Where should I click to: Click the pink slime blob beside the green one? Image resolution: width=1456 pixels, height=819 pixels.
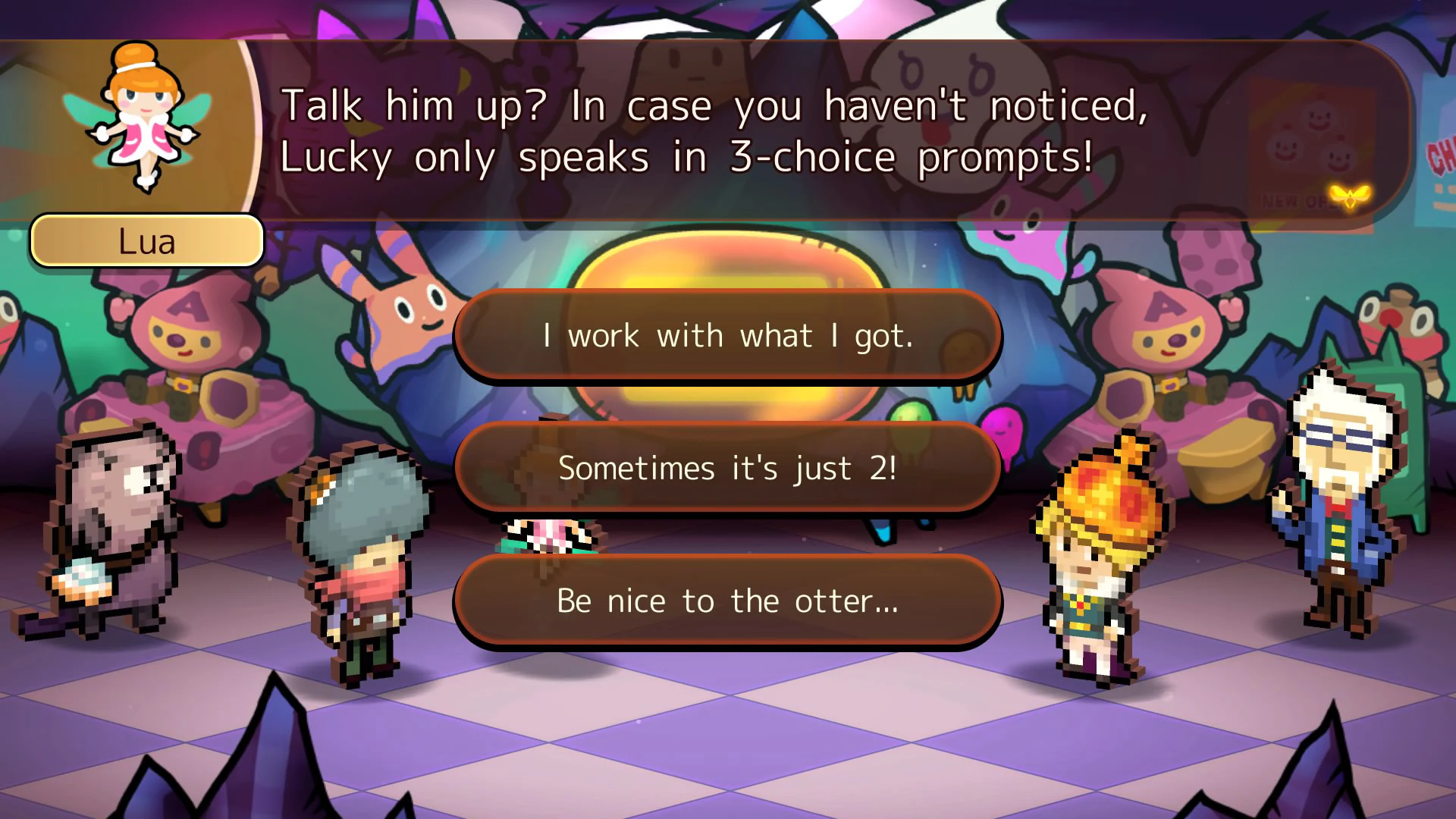tap(1001, 425)
